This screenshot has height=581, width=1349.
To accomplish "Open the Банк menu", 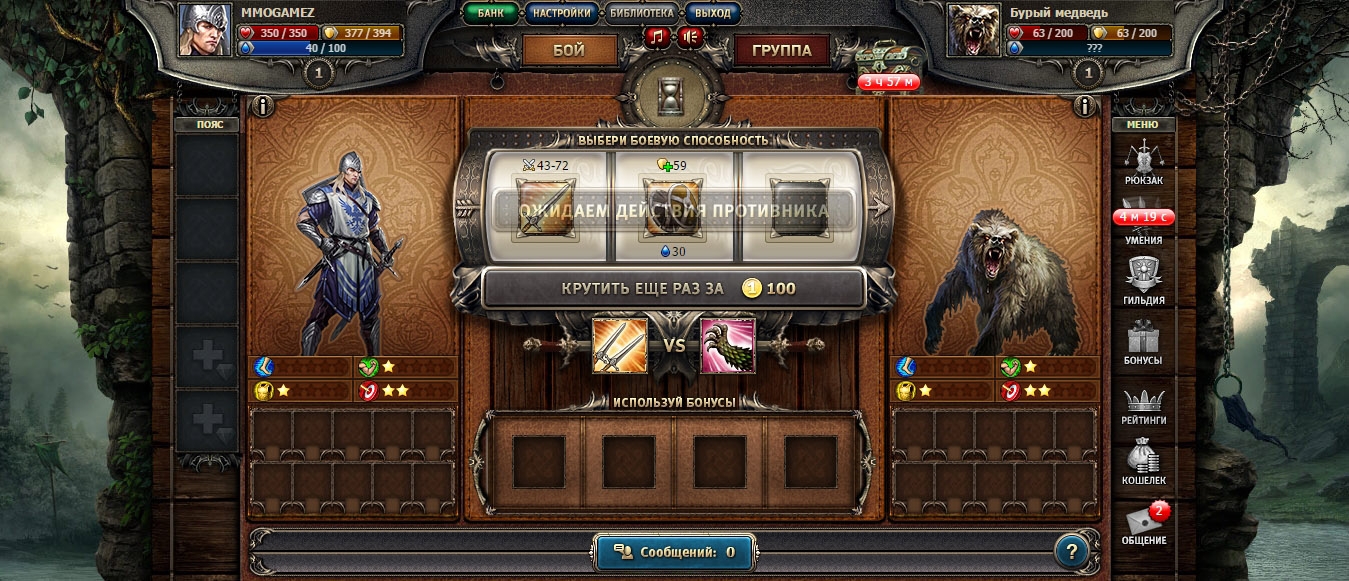I will click(490, 14).
